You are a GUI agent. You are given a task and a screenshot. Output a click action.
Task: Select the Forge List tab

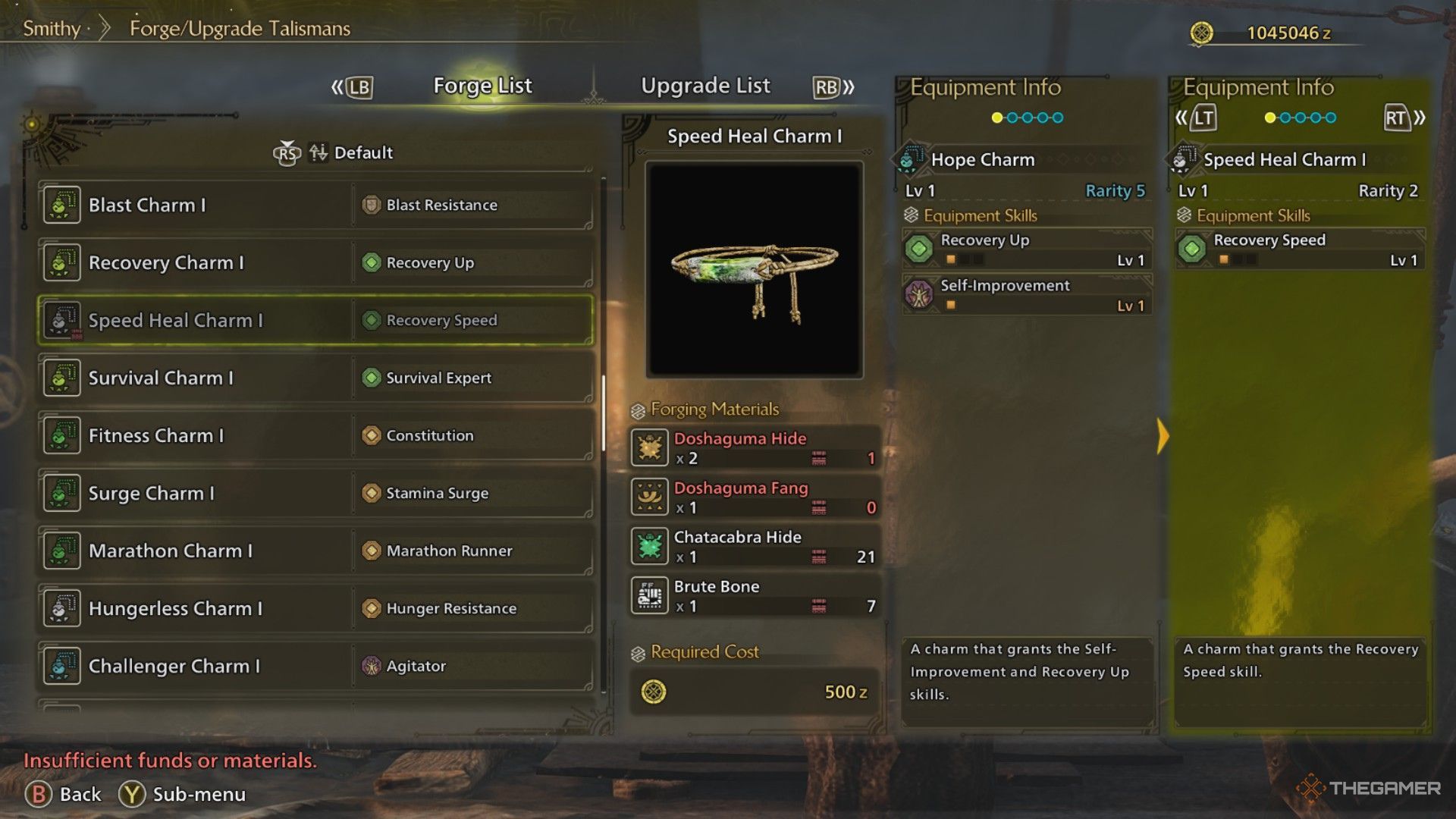[x=482, y=86]
